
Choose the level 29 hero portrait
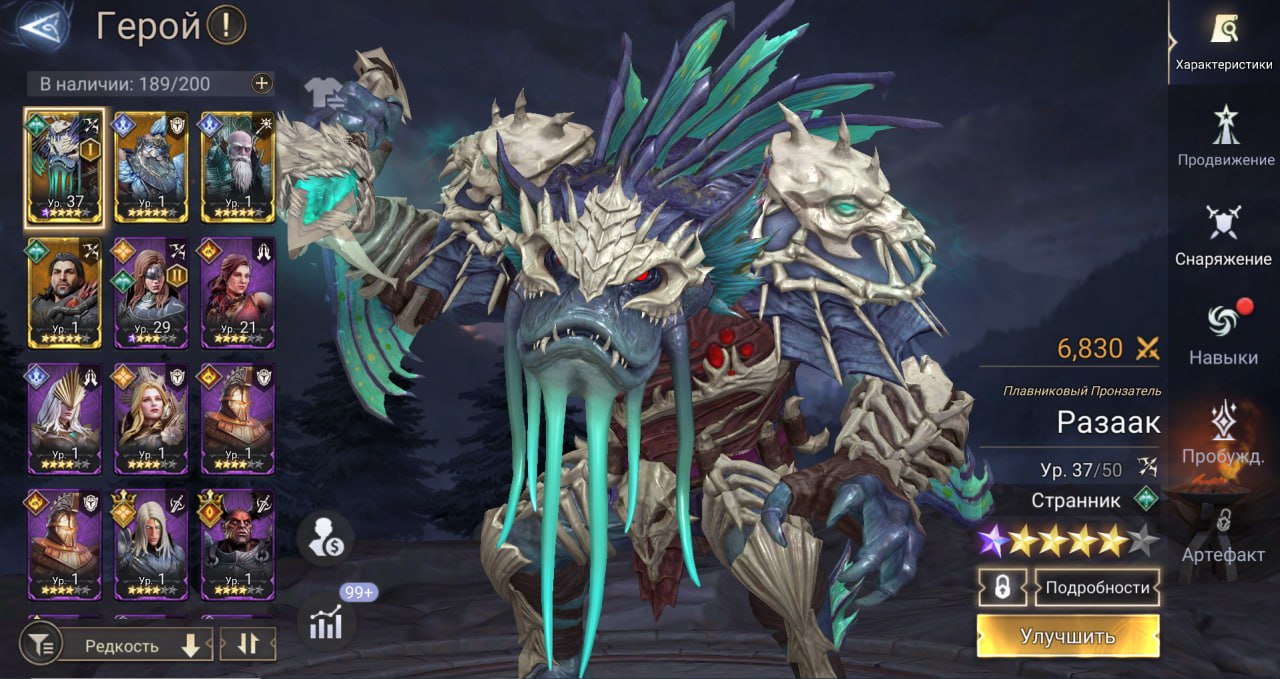(151, 292)
